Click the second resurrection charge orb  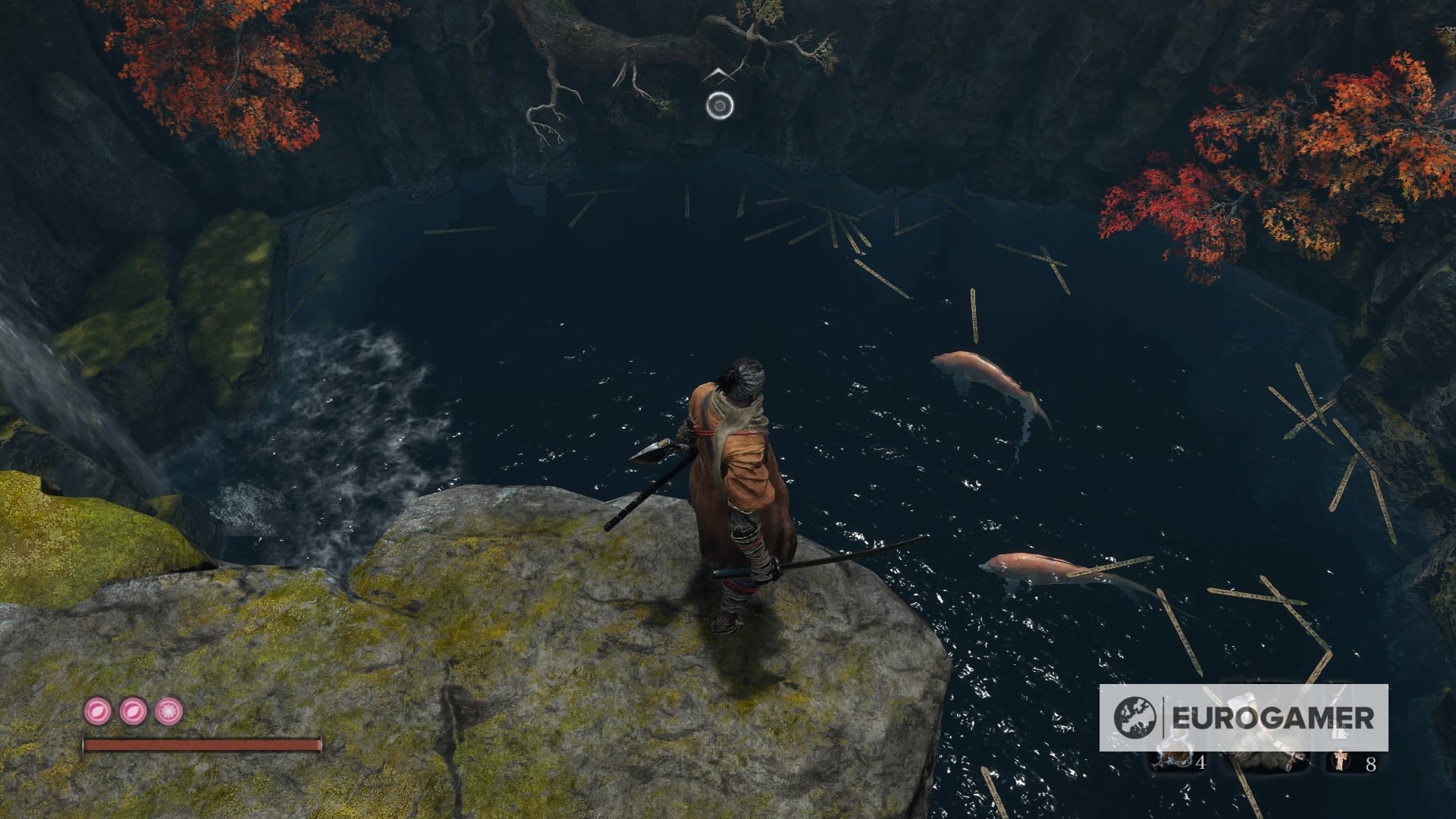pyautogui.click(x=132, y=712)
